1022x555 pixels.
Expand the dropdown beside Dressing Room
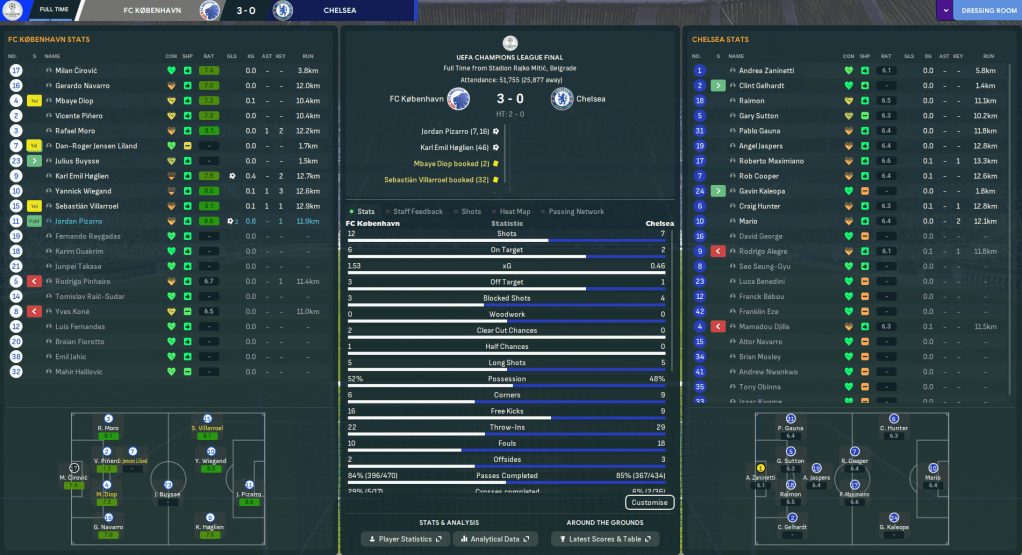pyautogui.click(x=945, y=11)
